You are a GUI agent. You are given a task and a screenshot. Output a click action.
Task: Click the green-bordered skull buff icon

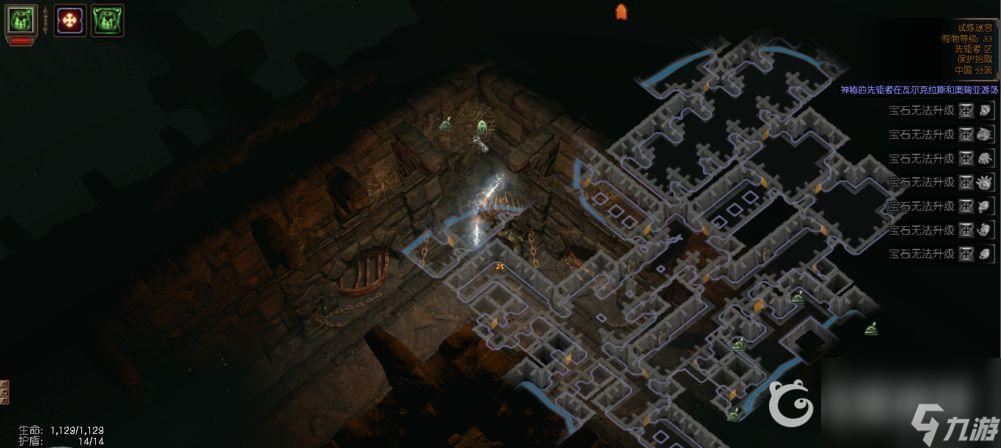pos(107,19)
